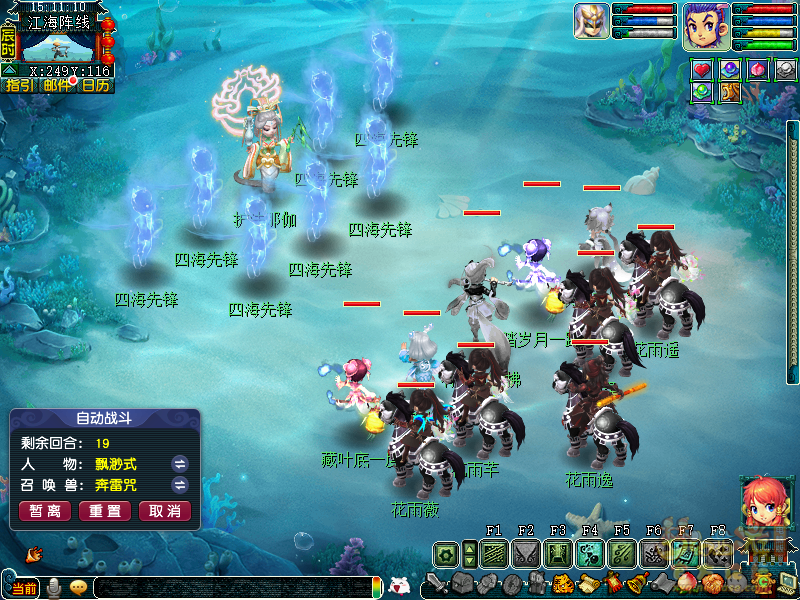Click the 暂离 button in auto-battle panel
The width and height of the screenshot is (800, 600).
click(44, 511)
